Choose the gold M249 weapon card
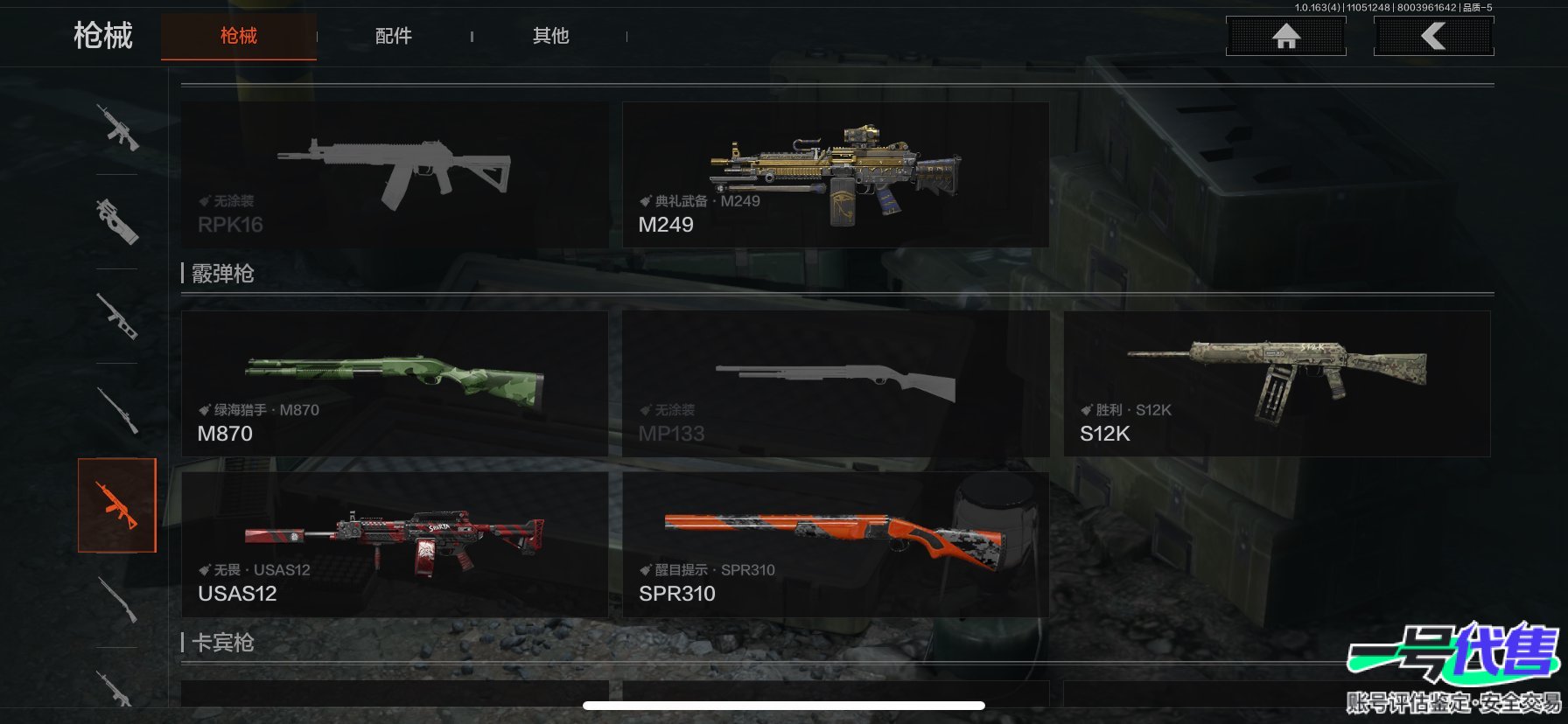This screenshot has height=724, width=1568. [836, 175]
